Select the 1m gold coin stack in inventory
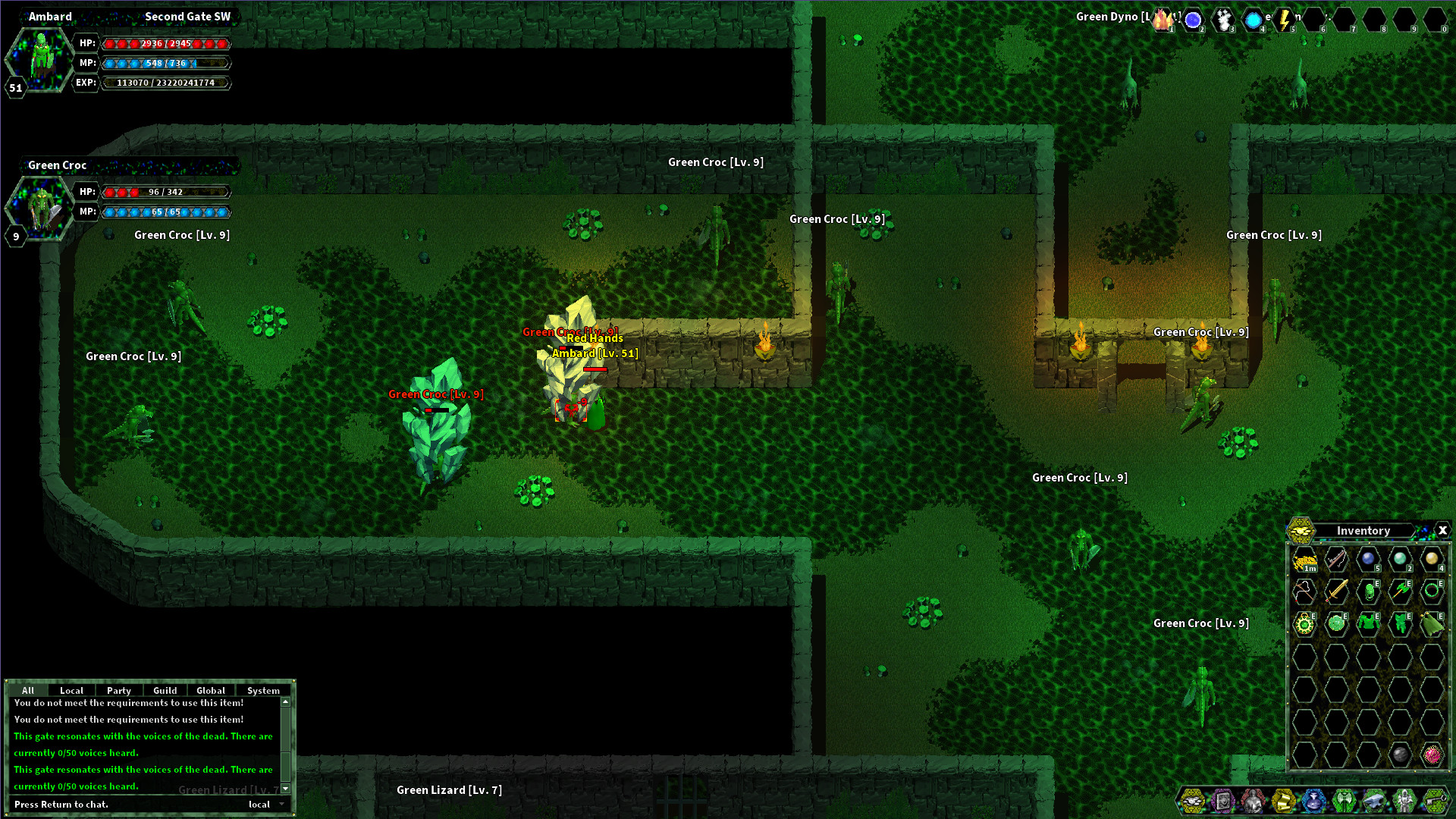Image resolution: width=1456 pixels, height=819 pixels. pyautogui.click(x=1304, y=560)
